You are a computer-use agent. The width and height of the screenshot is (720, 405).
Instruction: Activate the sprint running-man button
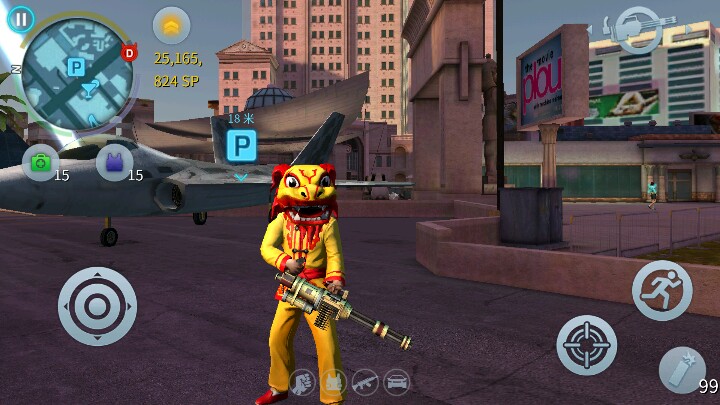click(662, 290)
